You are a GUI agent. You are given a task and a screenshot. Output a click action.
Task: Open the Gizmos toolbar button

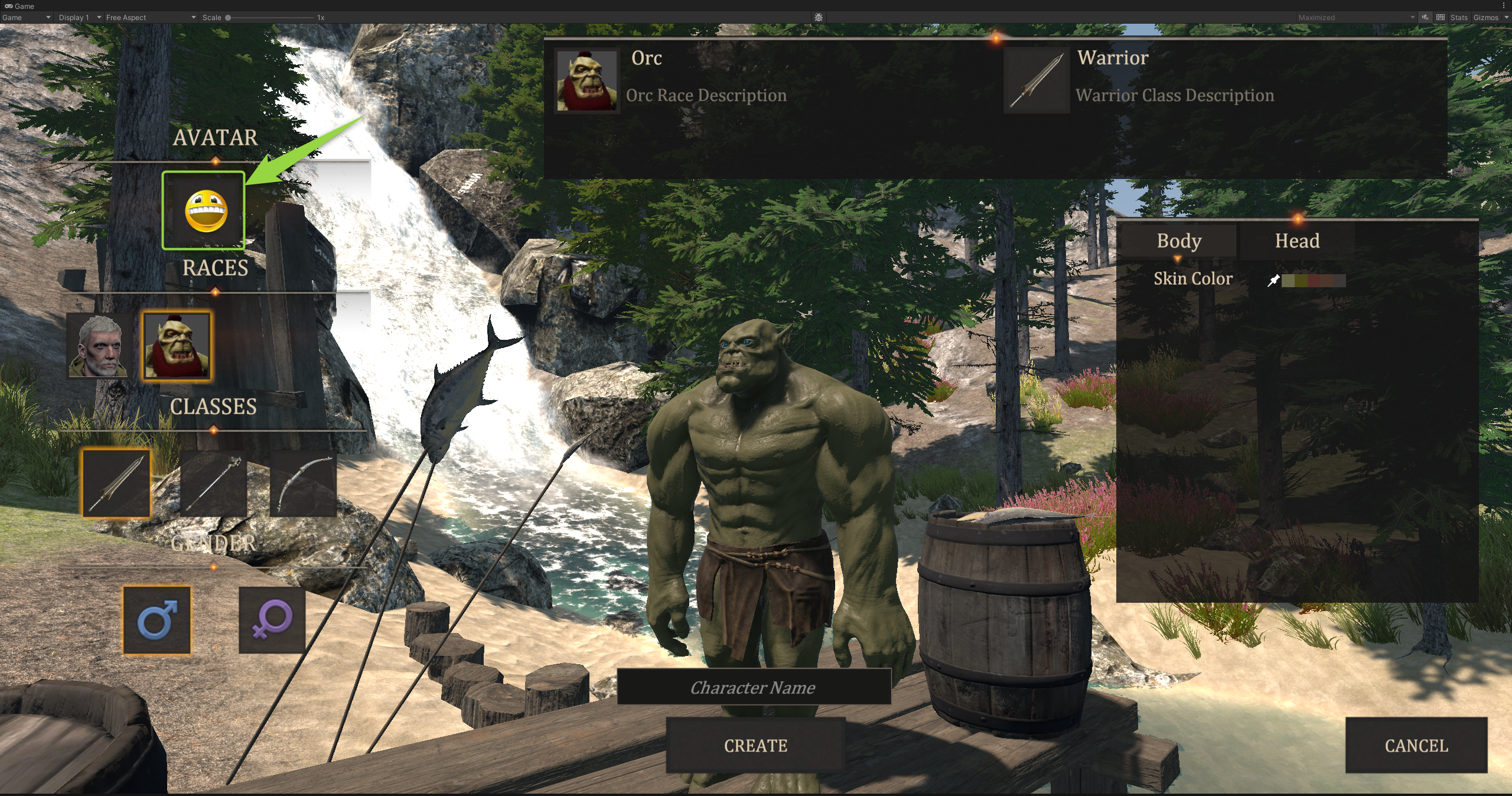tap(1485, 18)
